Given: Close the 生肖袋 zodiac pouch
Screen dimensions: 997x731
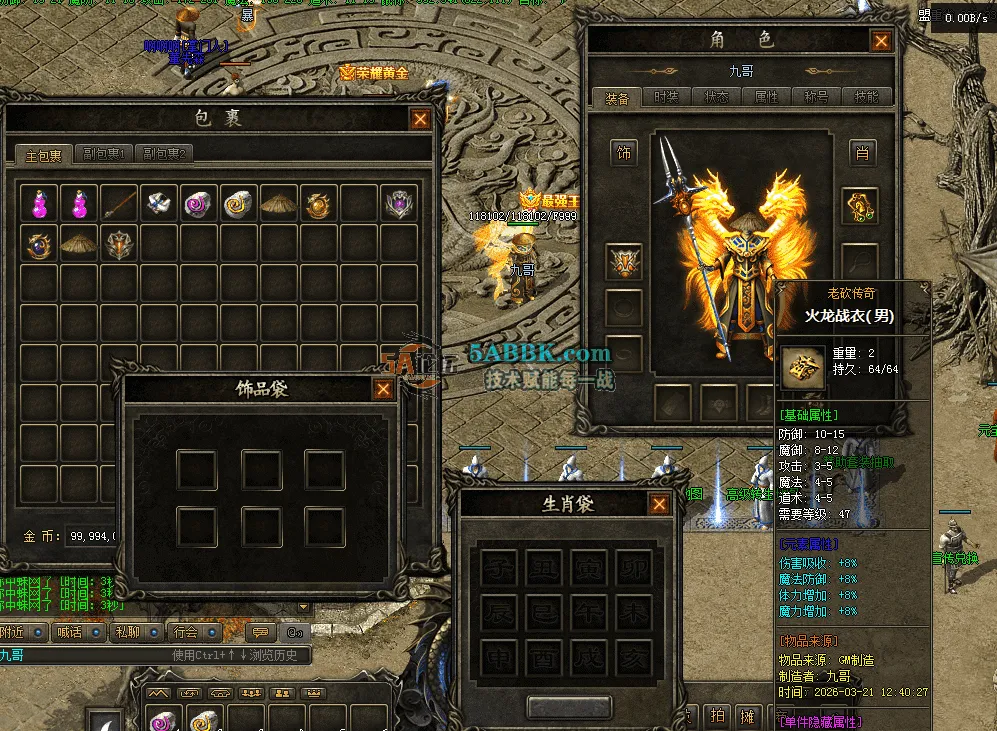Looking at the screenshot, I should (x=658, y=504).
